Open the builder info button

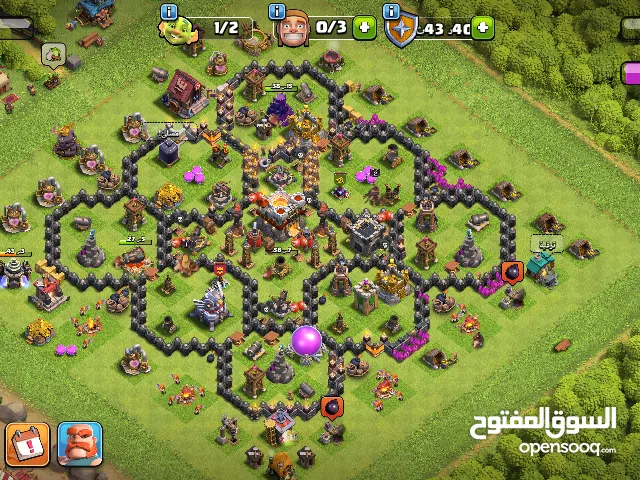pos(169,12)
